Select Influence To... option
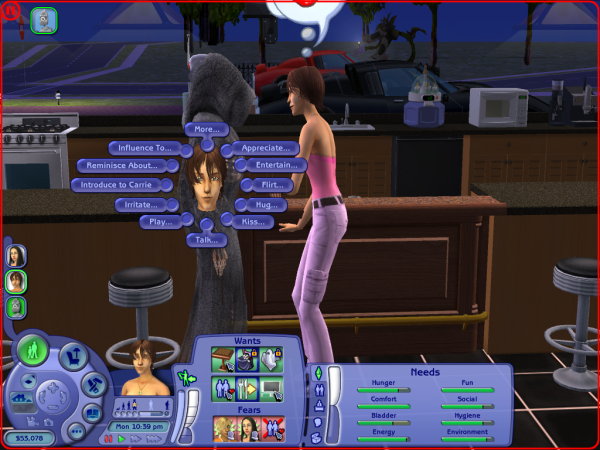Screen dimensions: 600x450 pyautogui.click(x=144, y=148)
